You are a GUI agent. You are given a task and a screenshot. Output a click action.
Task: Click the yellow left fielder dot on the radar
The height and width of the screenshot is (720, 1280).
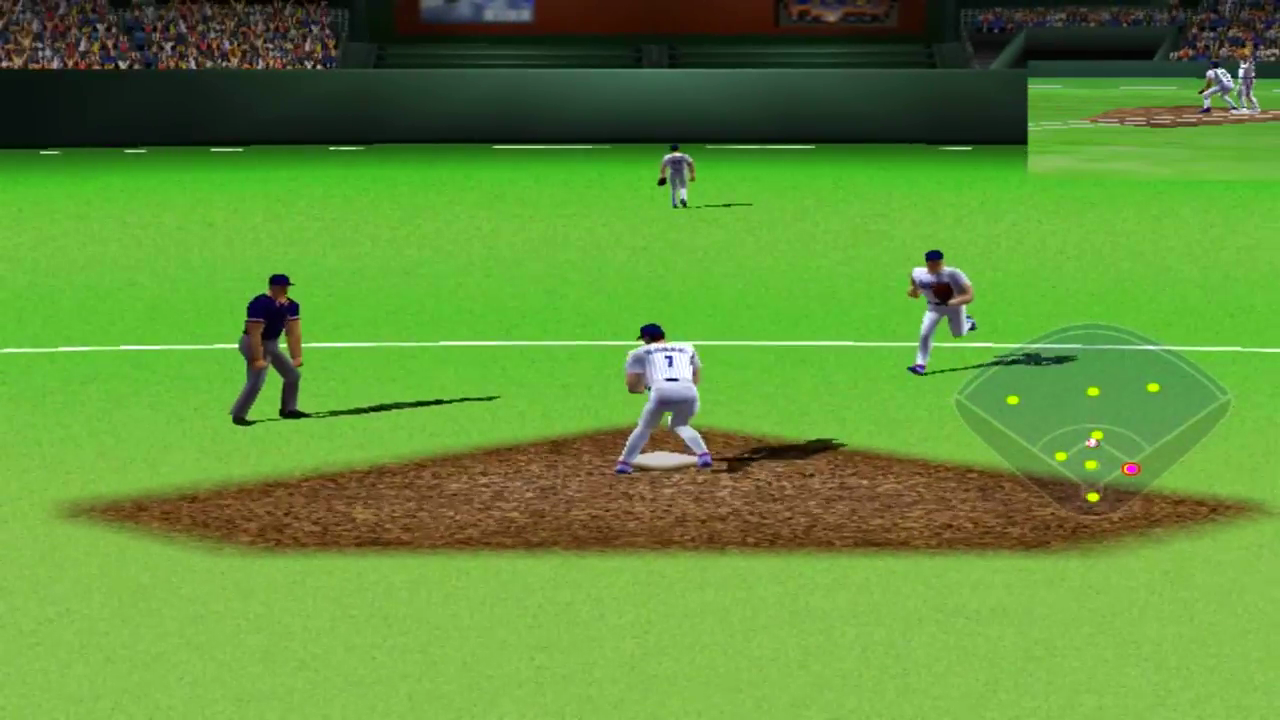(1012, 400)
